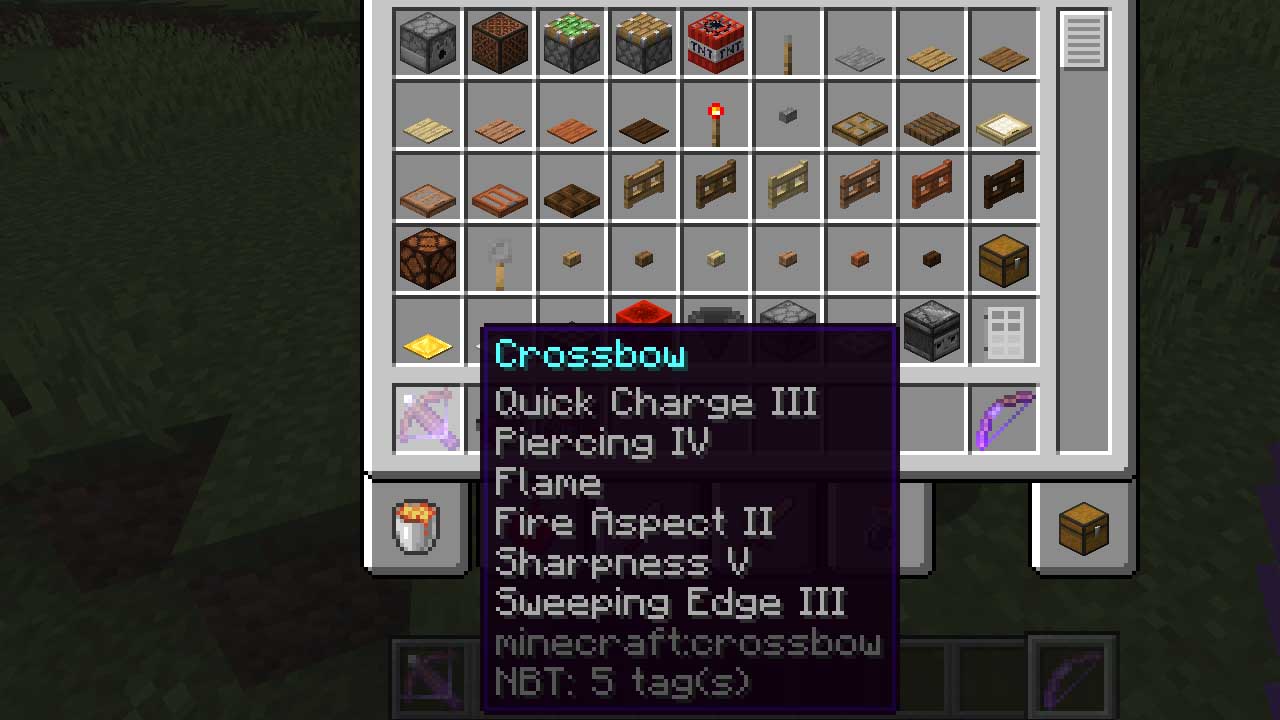Pick the Note Block
Screen dimensions: 1280x720
pos(499,42)
